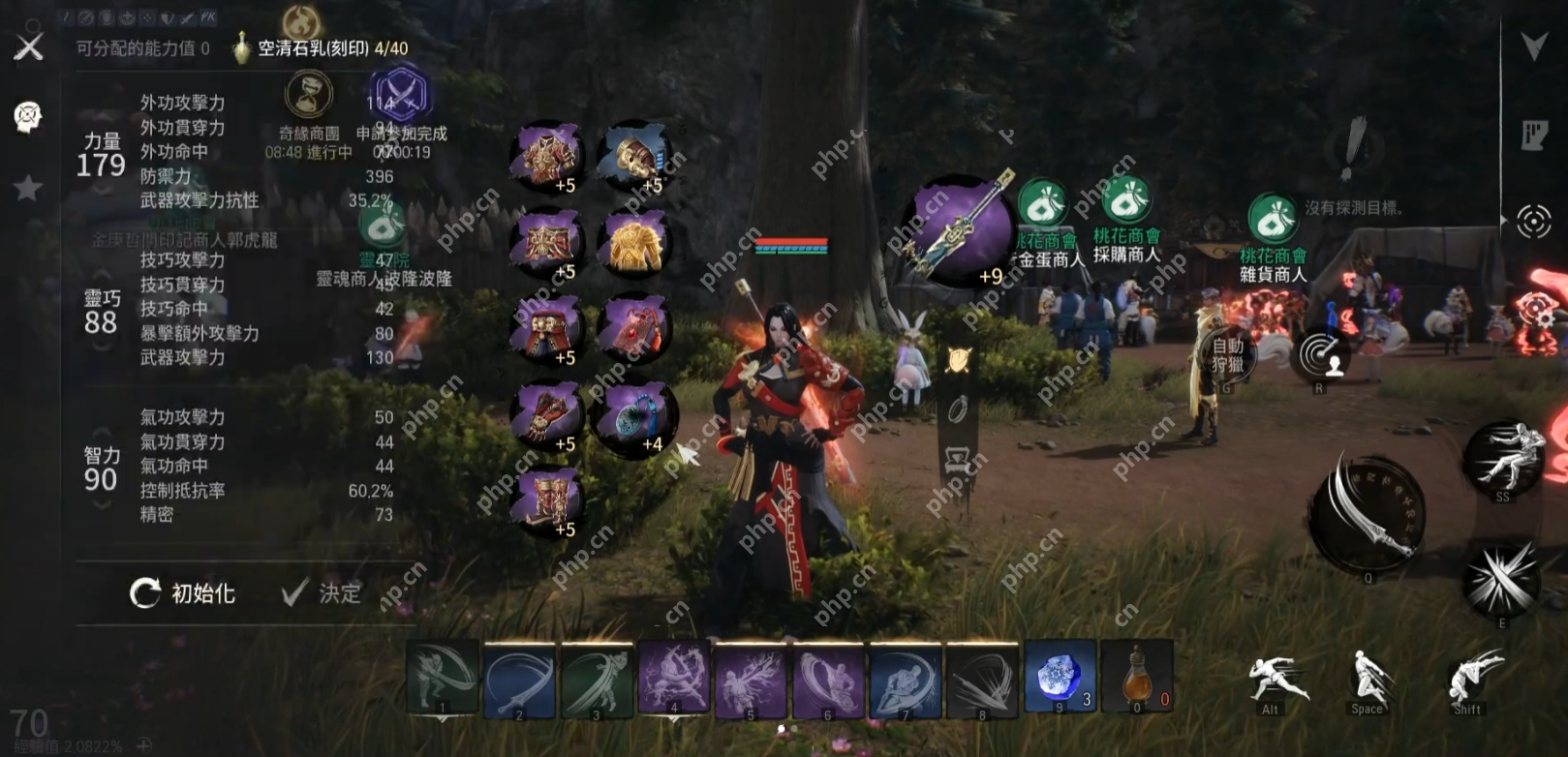1568x757 pixels.
Task: Use the blue snowflake crystal item
Action: (x=1060, y=677)
